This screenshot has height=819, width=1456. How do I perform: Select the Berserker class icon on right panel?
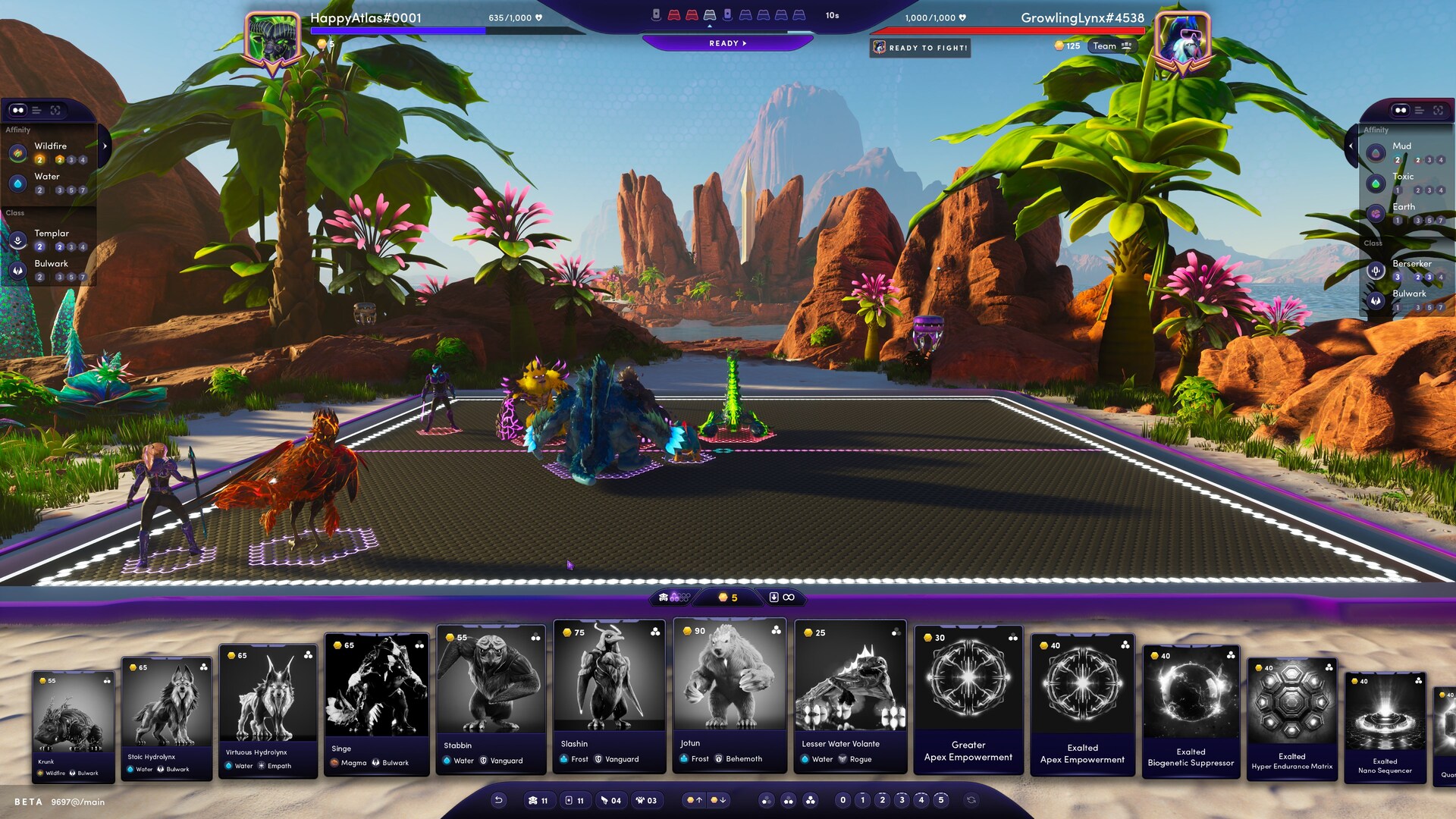pyautogui.click(x=1376, y=270)
